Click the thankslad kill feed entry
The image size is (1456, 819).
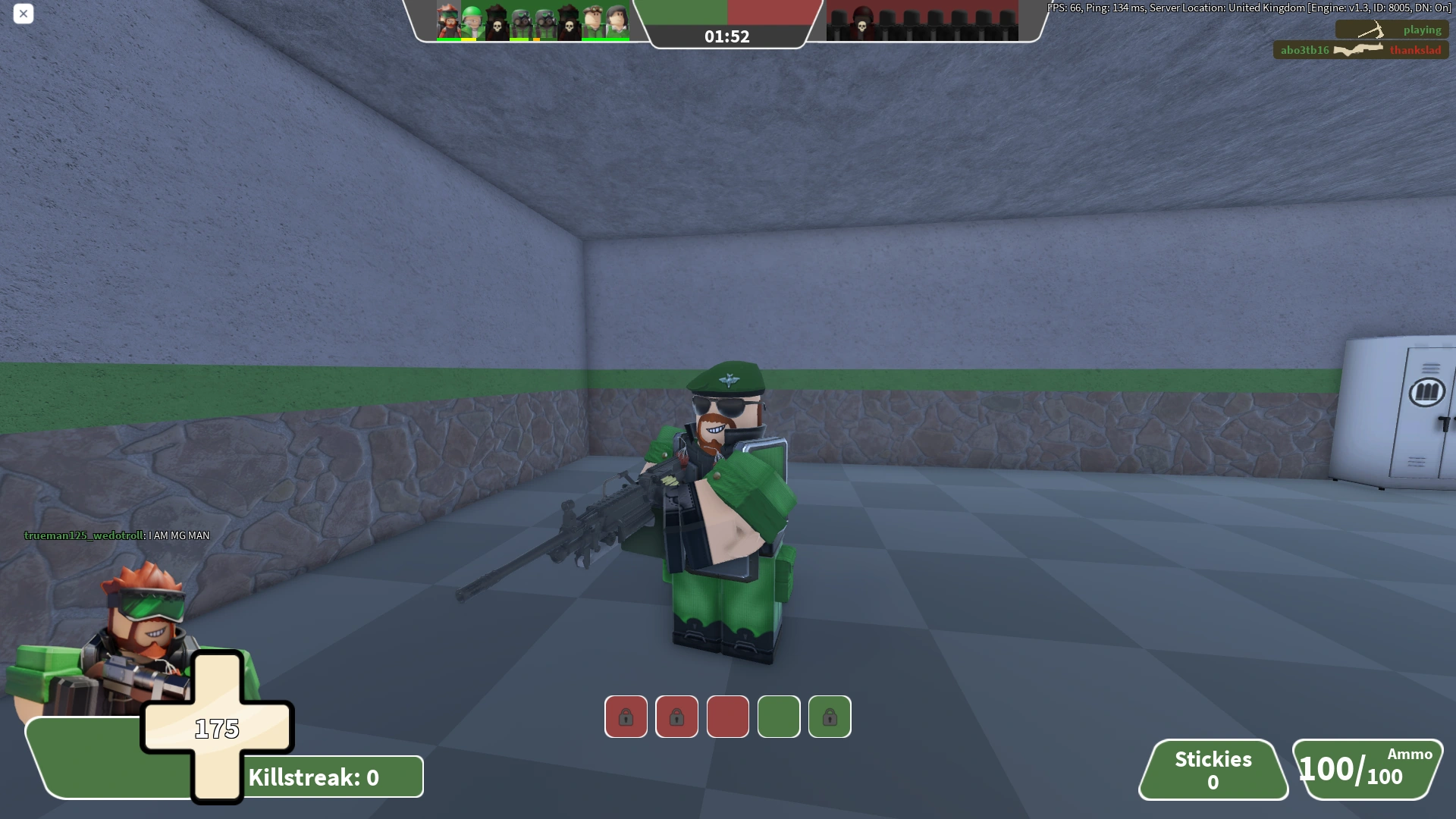[x=1415, y=51]
